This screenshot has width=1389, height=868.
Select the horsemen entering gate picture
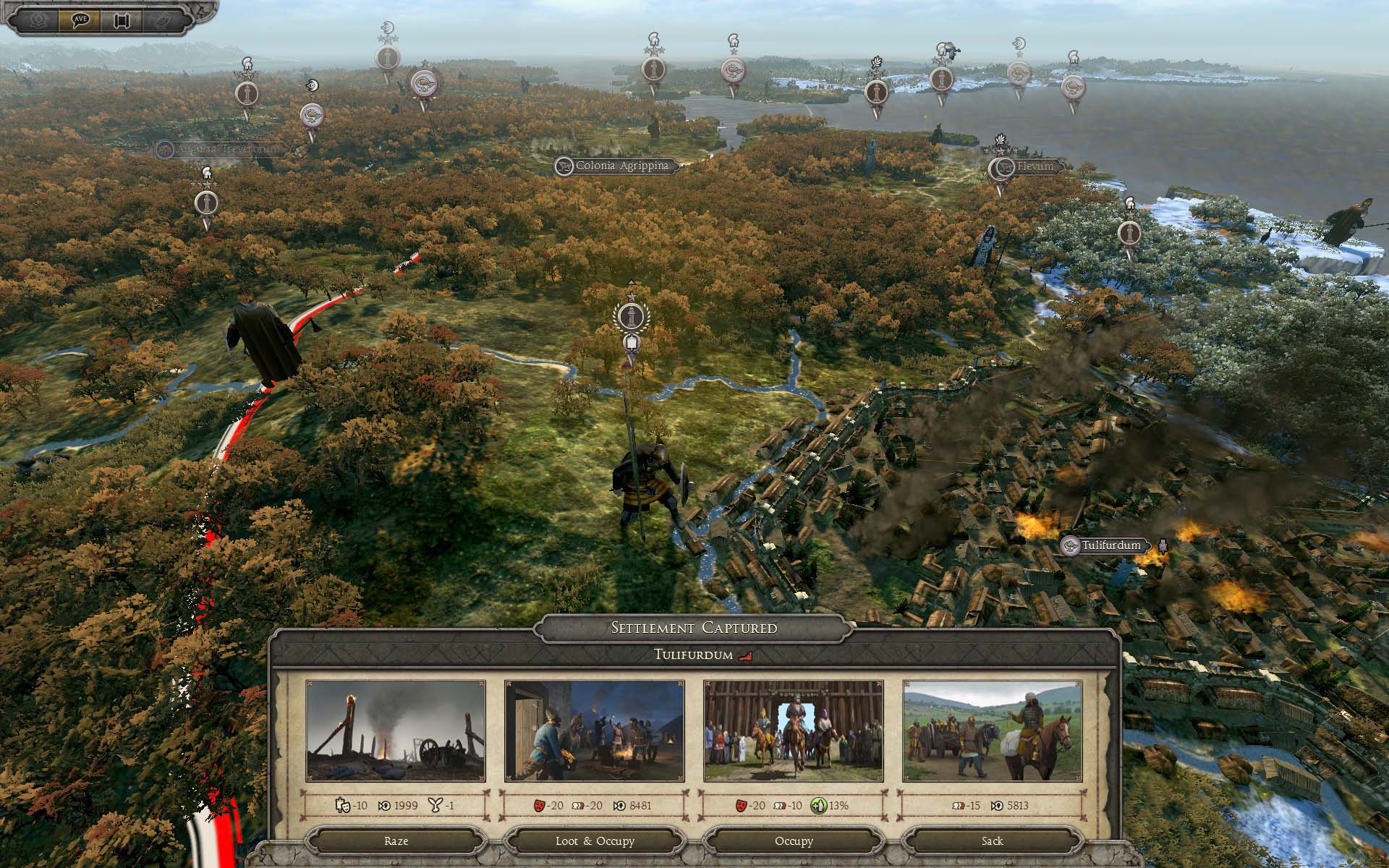click(x=794, y=731)
